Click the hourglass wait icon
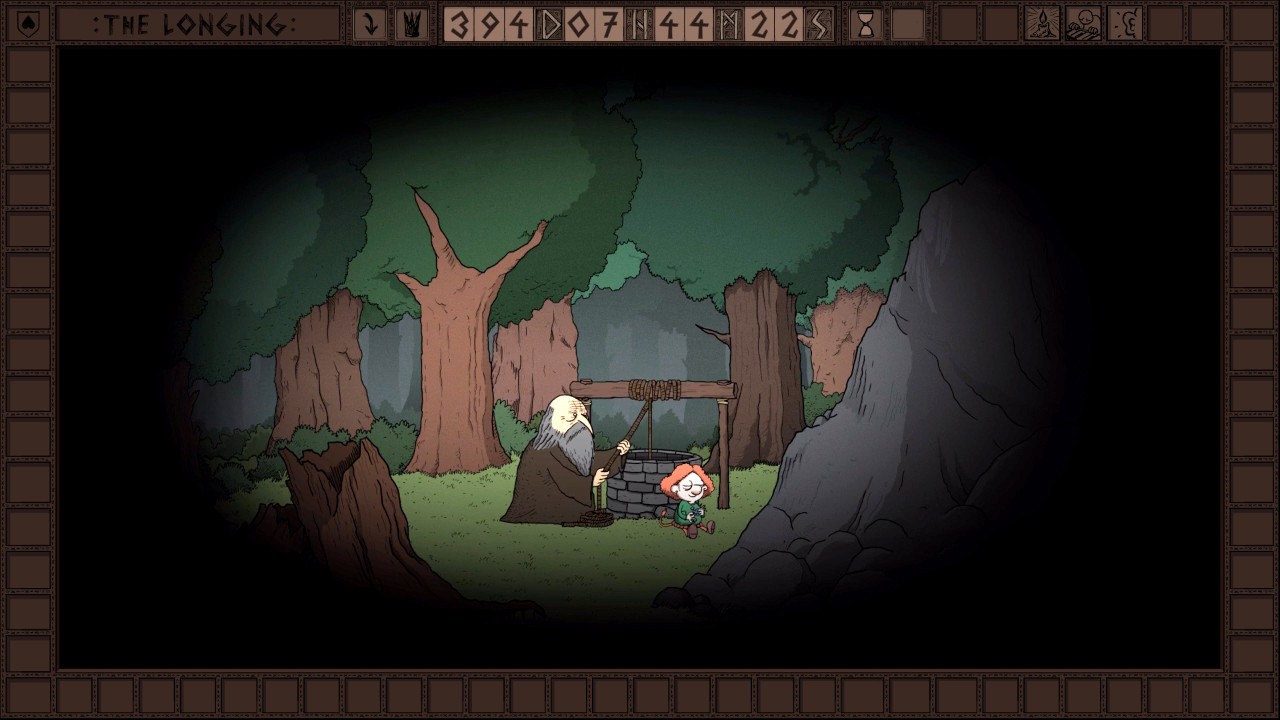The height and width of the screenshot is (720, 1280). click(x=866, y=24)
